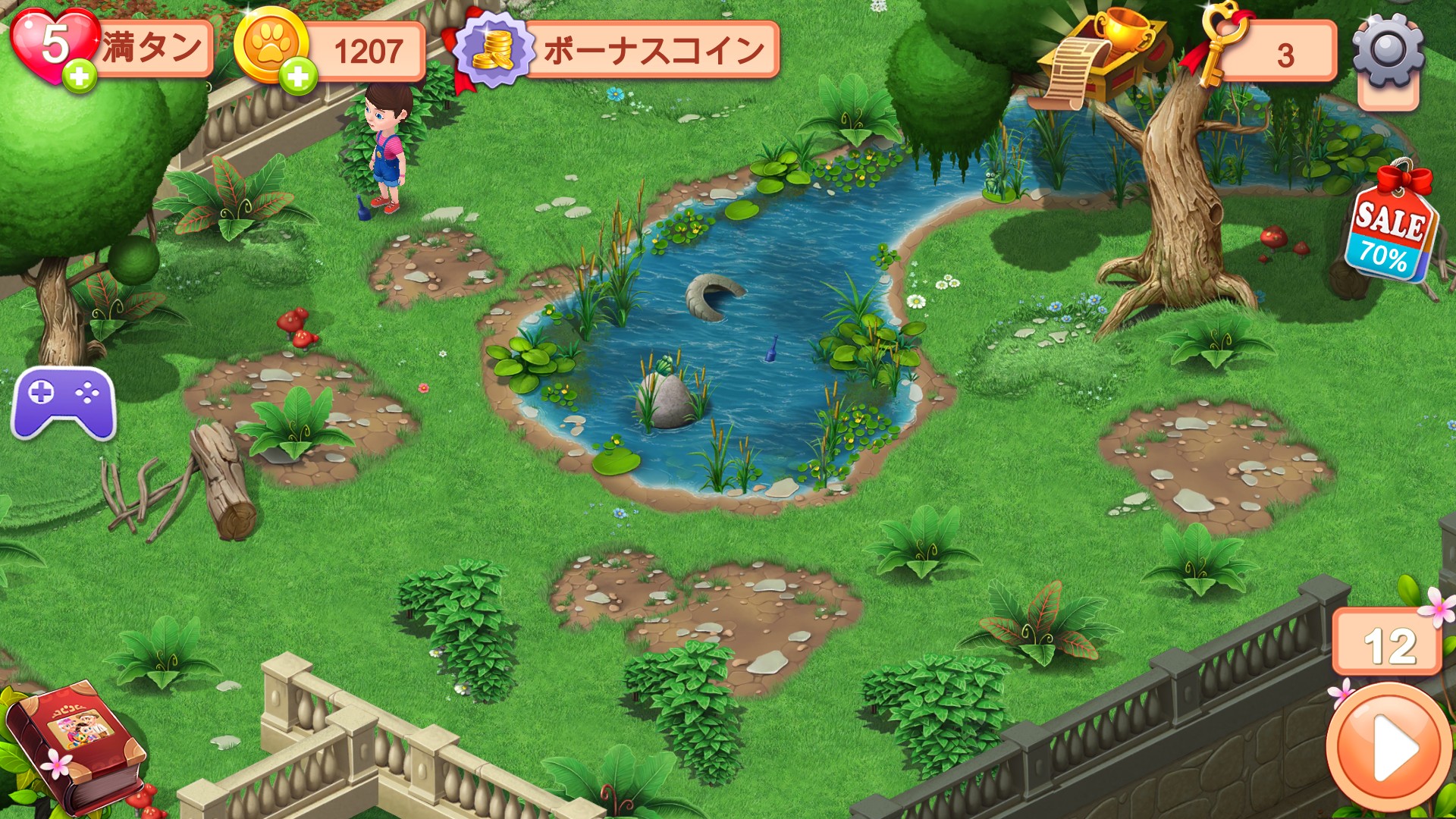Open the purple gamepad mini-games icon
Image resolution: width=1456 pixels, height=819 pixels.
click(64, 402)
